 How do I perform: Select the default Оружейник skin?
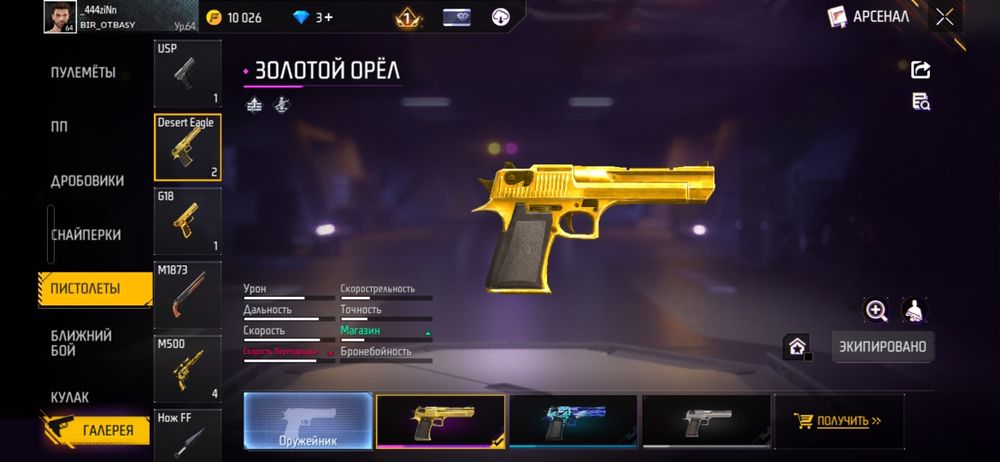click(308, 421)
